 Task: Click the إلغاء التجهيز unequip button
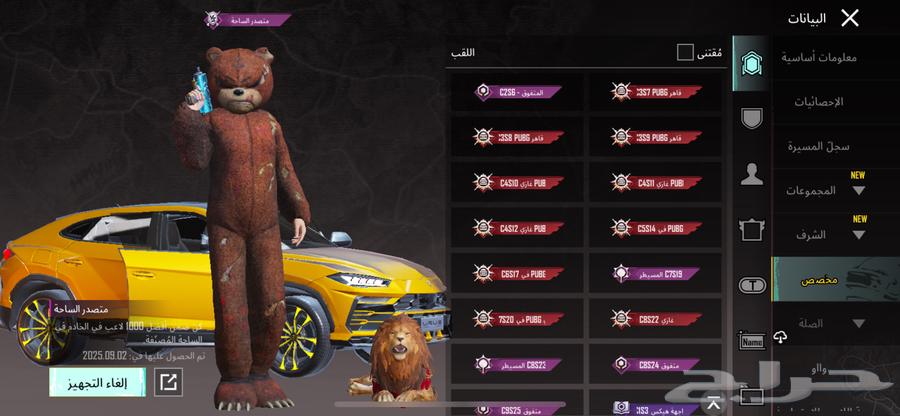click(97, 382)
